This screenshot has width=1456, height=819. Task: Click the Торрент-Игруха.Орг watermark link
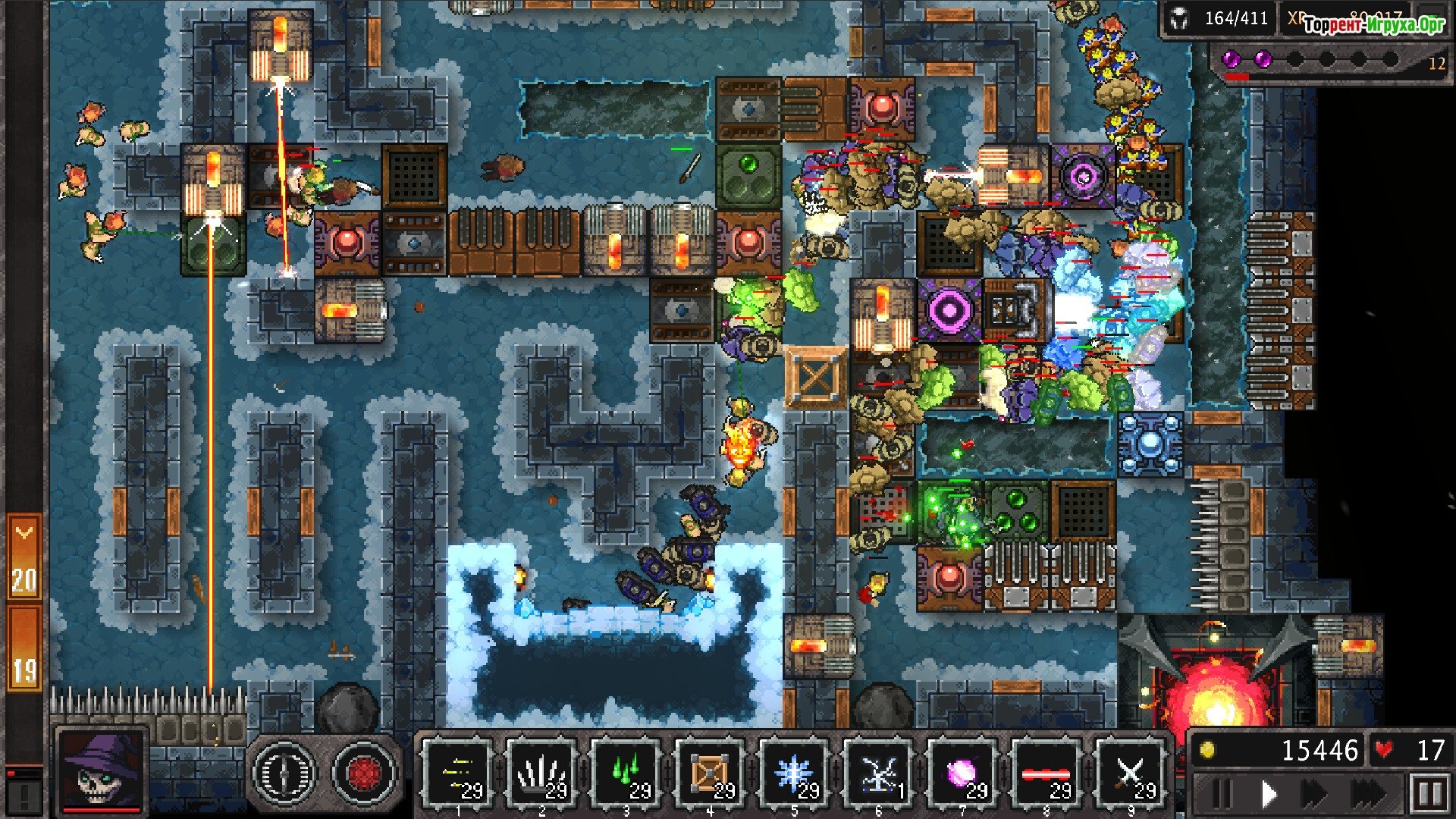click(x=1374, y=24)
